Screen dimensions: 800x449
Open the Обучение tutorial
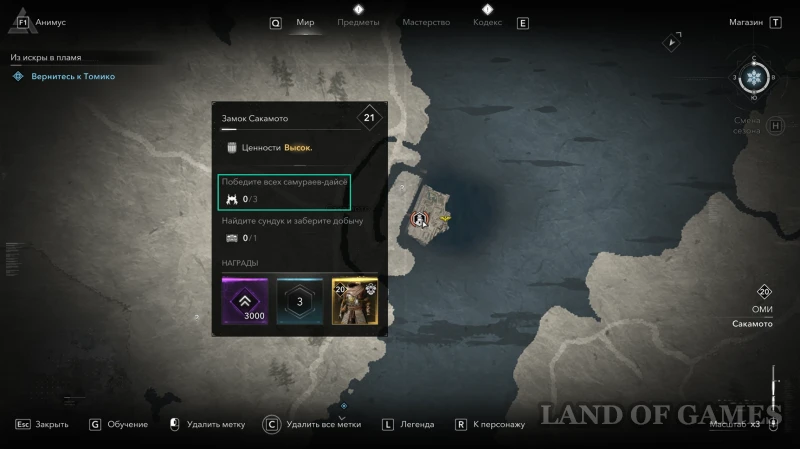(129, 424)
